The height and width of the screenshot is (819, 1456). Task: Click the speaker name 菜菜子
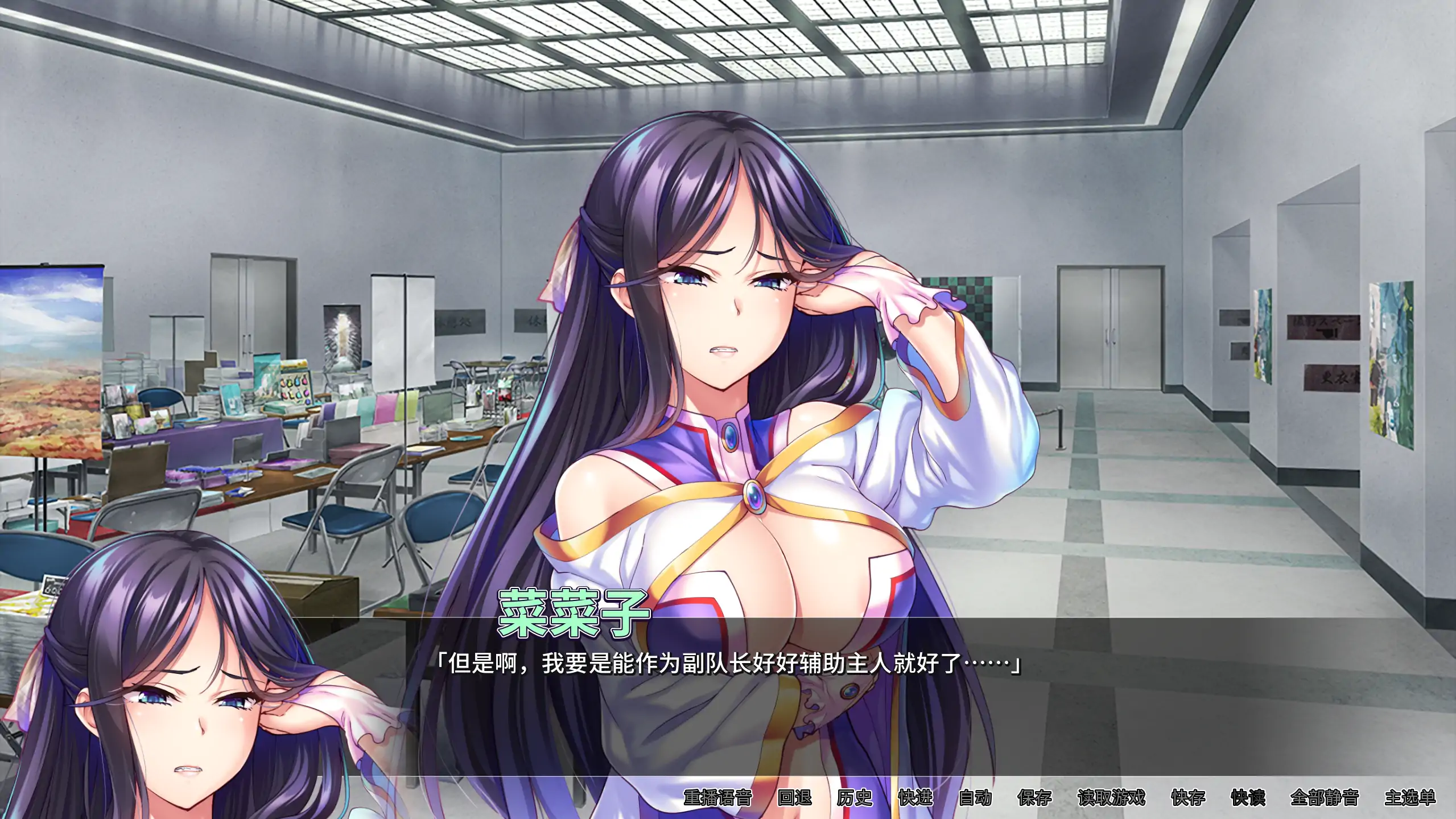575,614
